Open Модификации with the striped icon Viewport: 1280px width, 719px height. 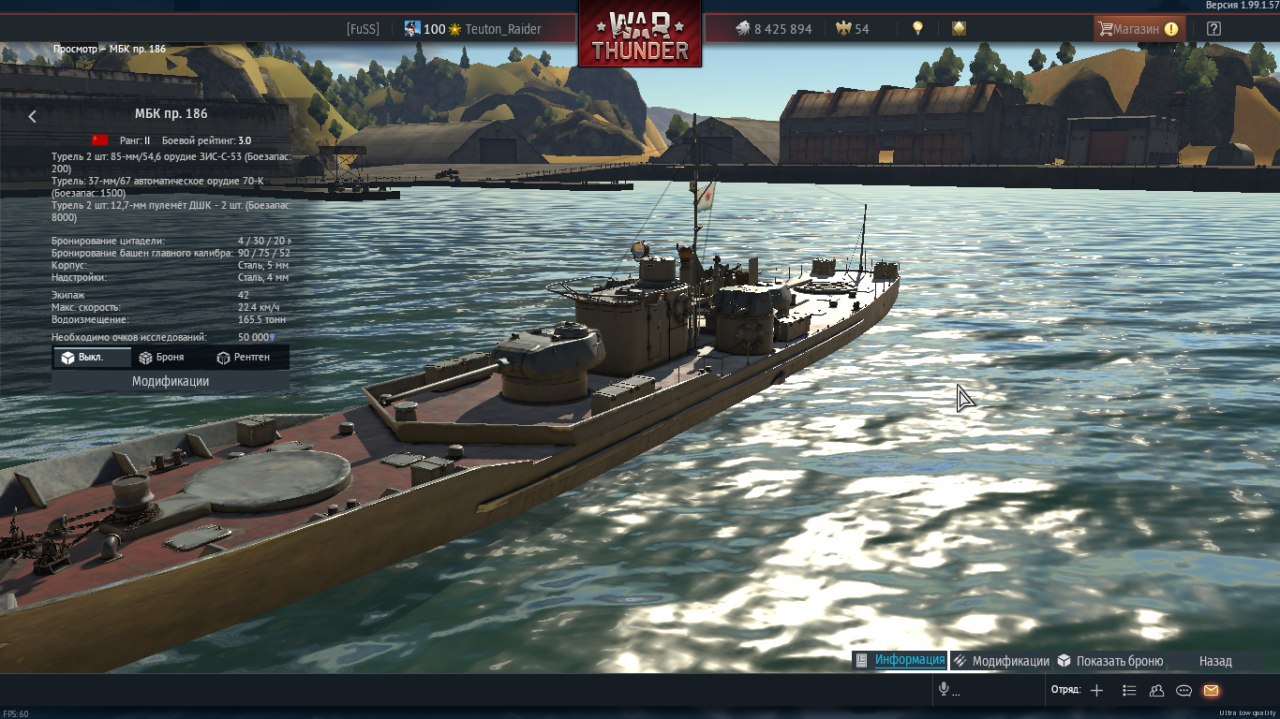click(1000, 661)
